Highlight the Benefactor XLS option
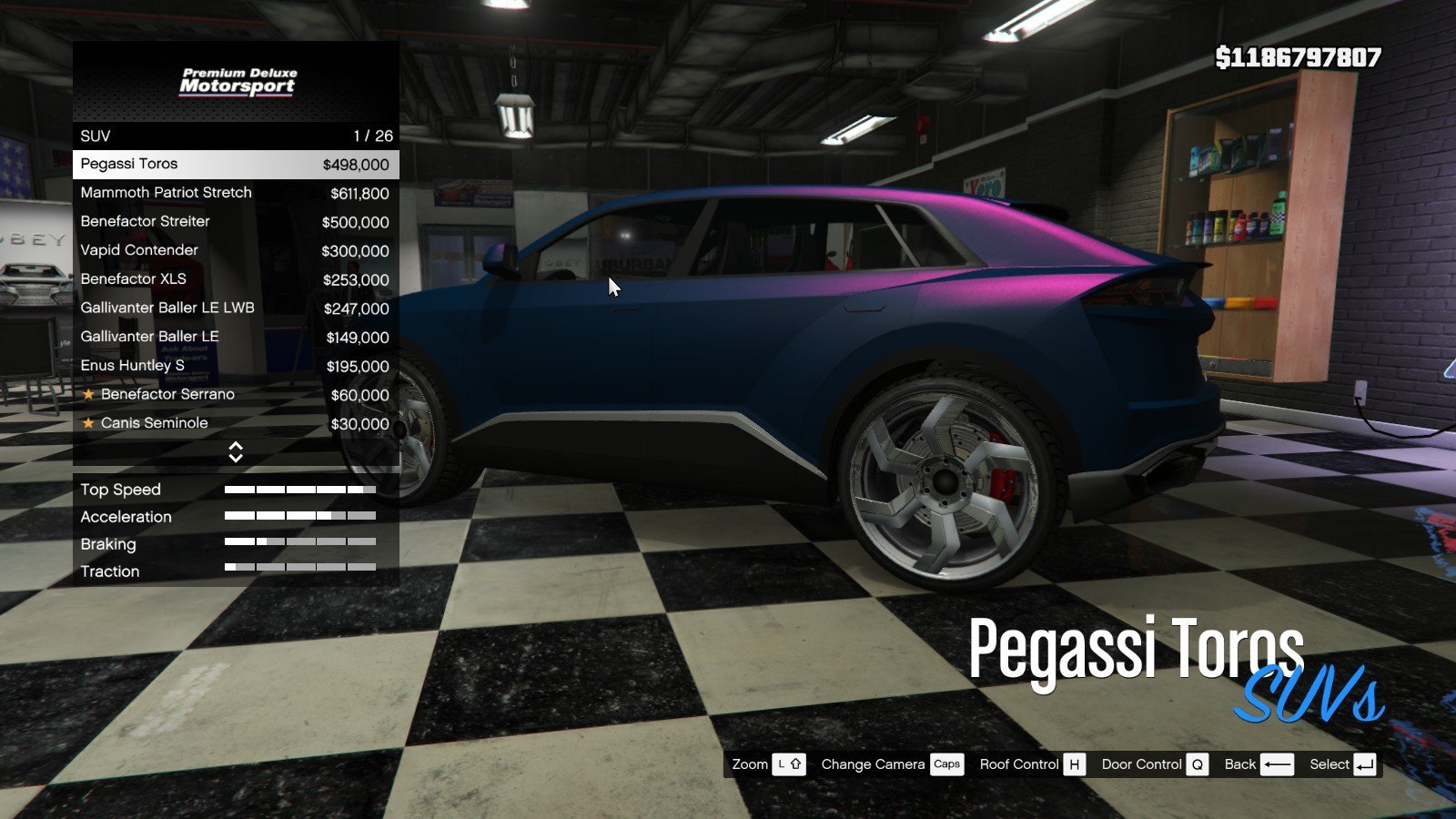The width and height of the screenshot is (1456, 819). [235, 279]
